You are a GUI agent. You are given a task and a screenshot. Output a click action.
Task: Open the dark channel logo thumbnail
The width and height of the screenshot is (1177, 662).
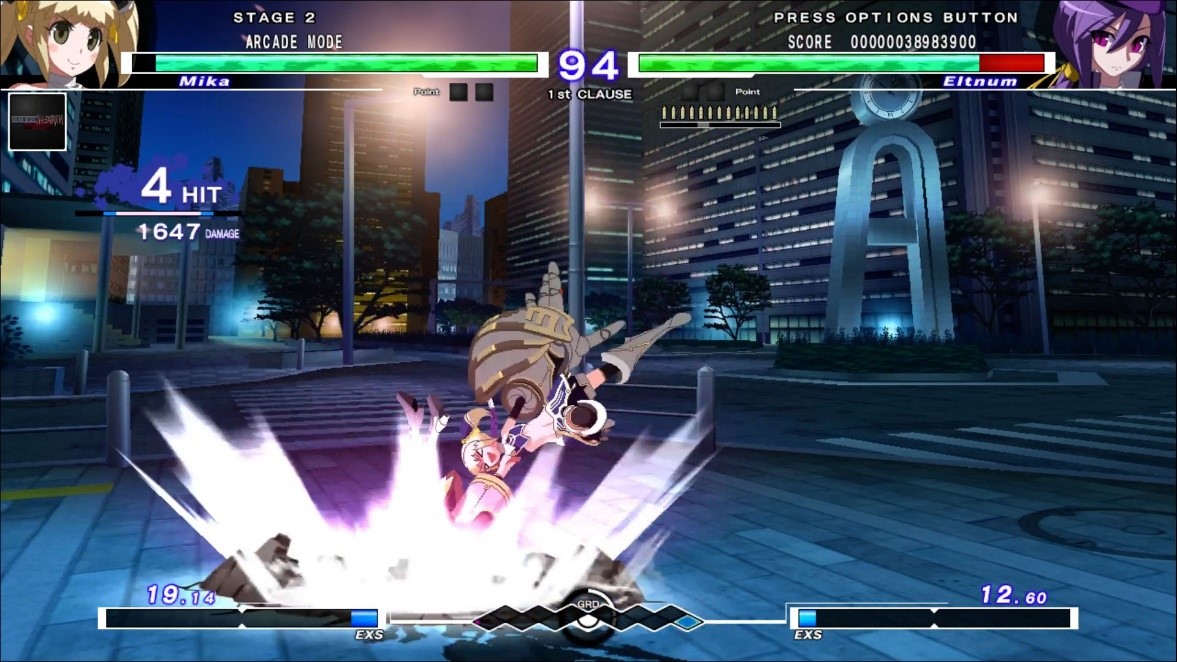[37, 121]
